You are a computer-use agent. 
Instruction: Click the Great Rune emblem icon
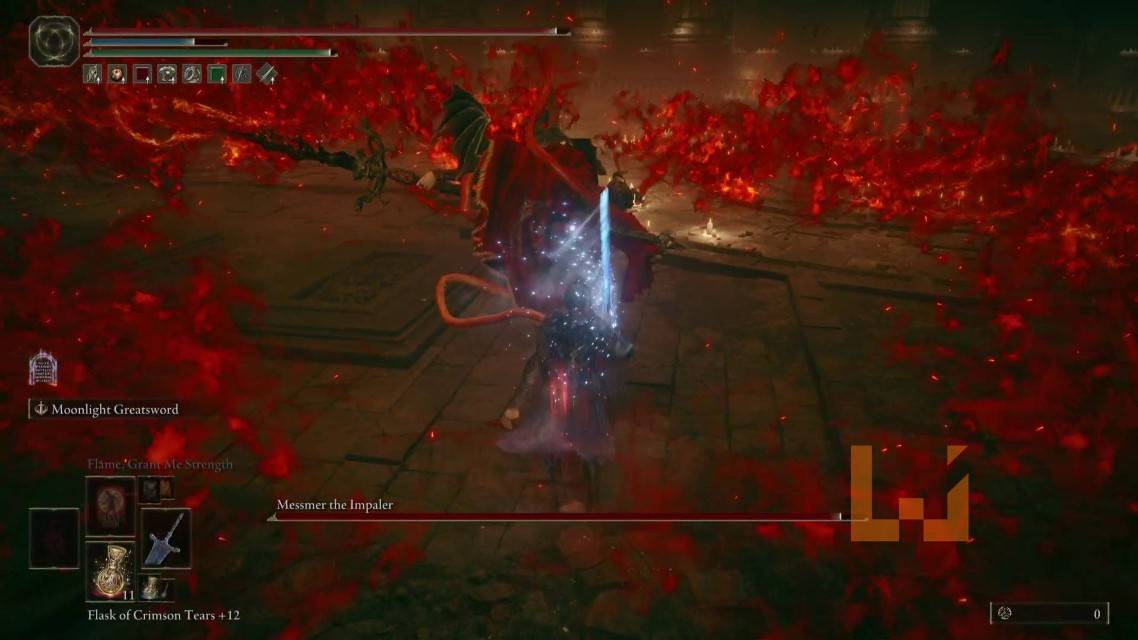[54, 42]
